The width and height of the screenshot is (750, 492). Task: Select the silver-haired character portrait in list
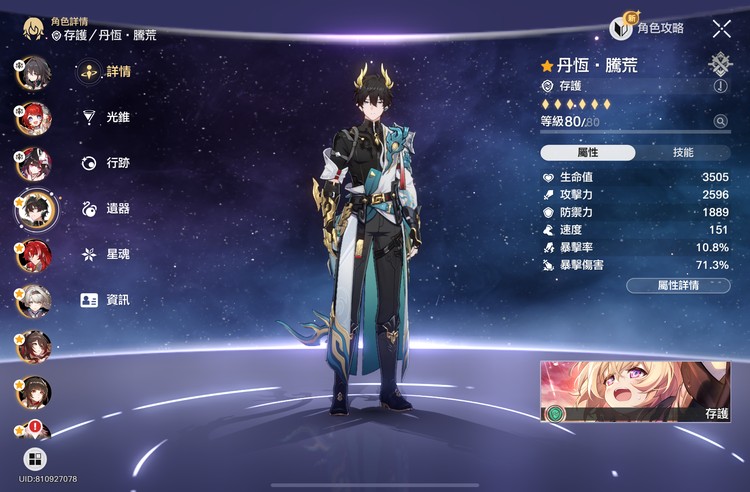33,300
